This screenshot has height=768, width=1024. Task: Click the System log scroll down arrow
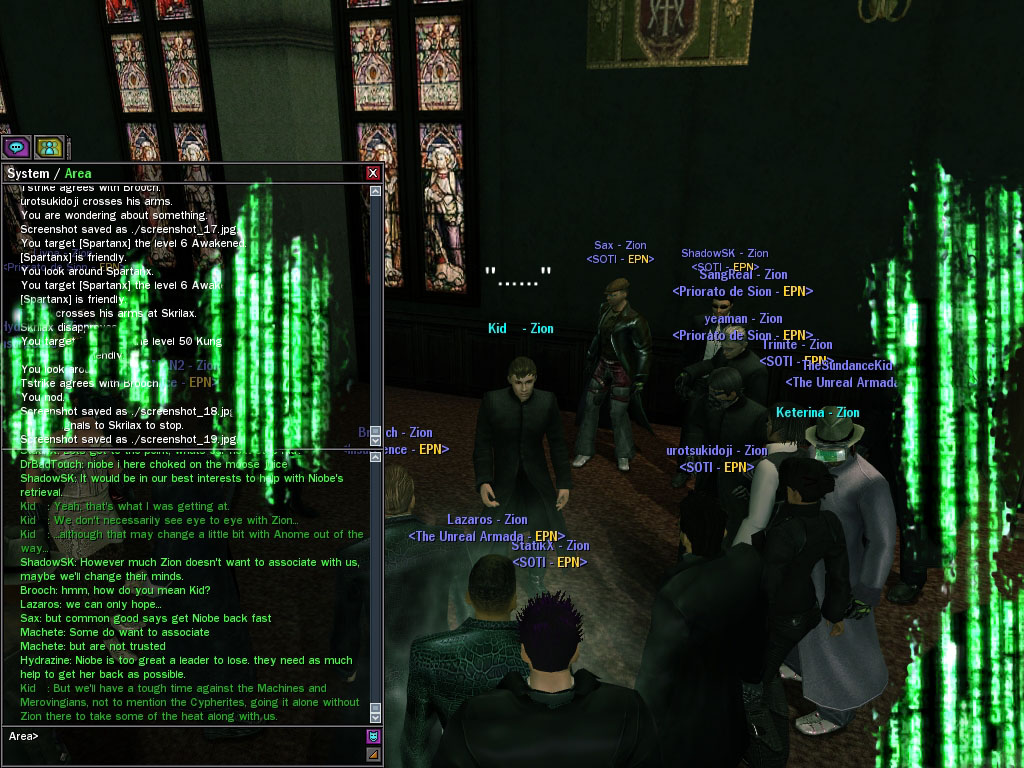tap(376, 442)
